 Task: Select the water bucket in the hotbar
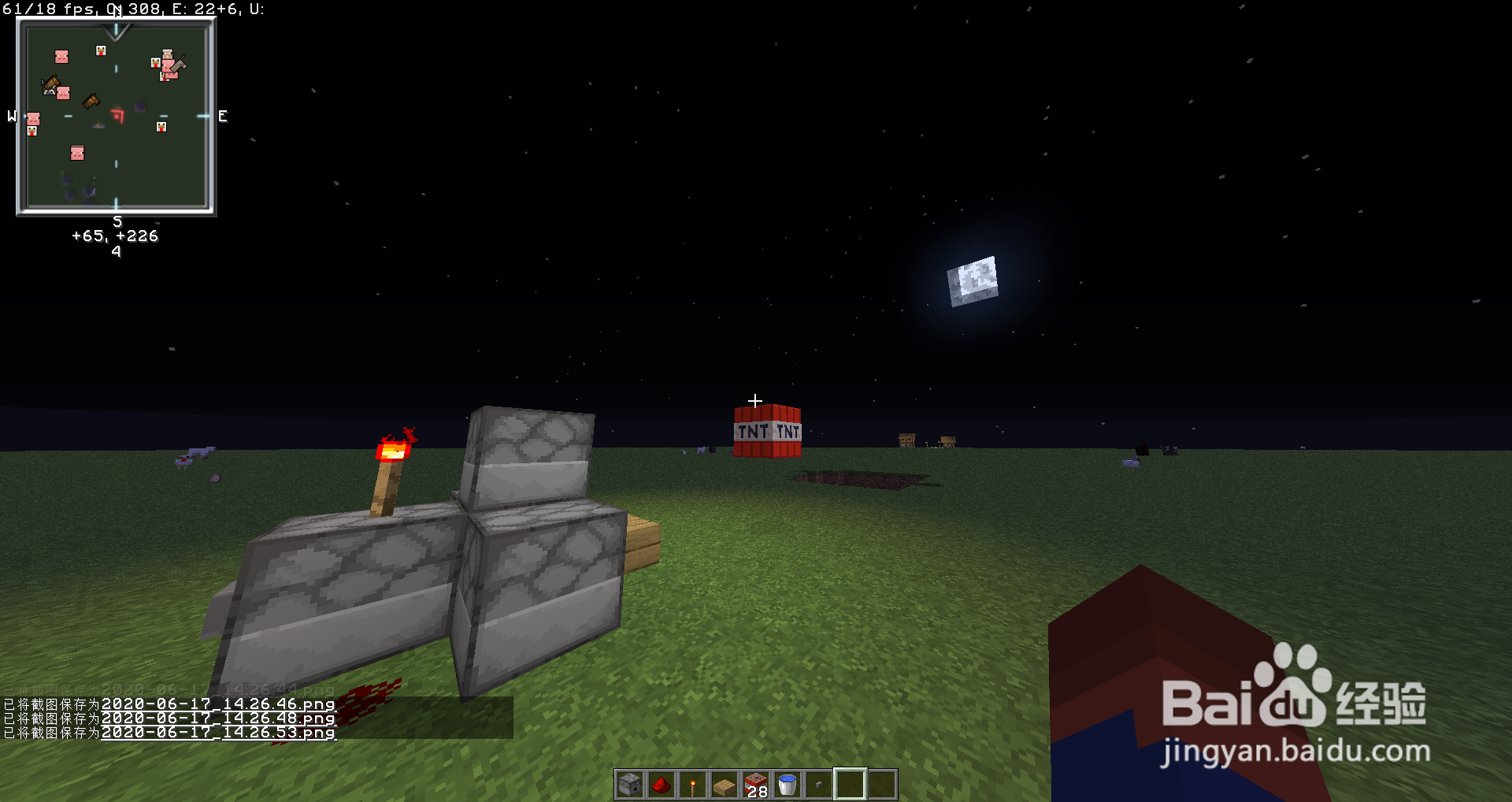coord(786,783)
